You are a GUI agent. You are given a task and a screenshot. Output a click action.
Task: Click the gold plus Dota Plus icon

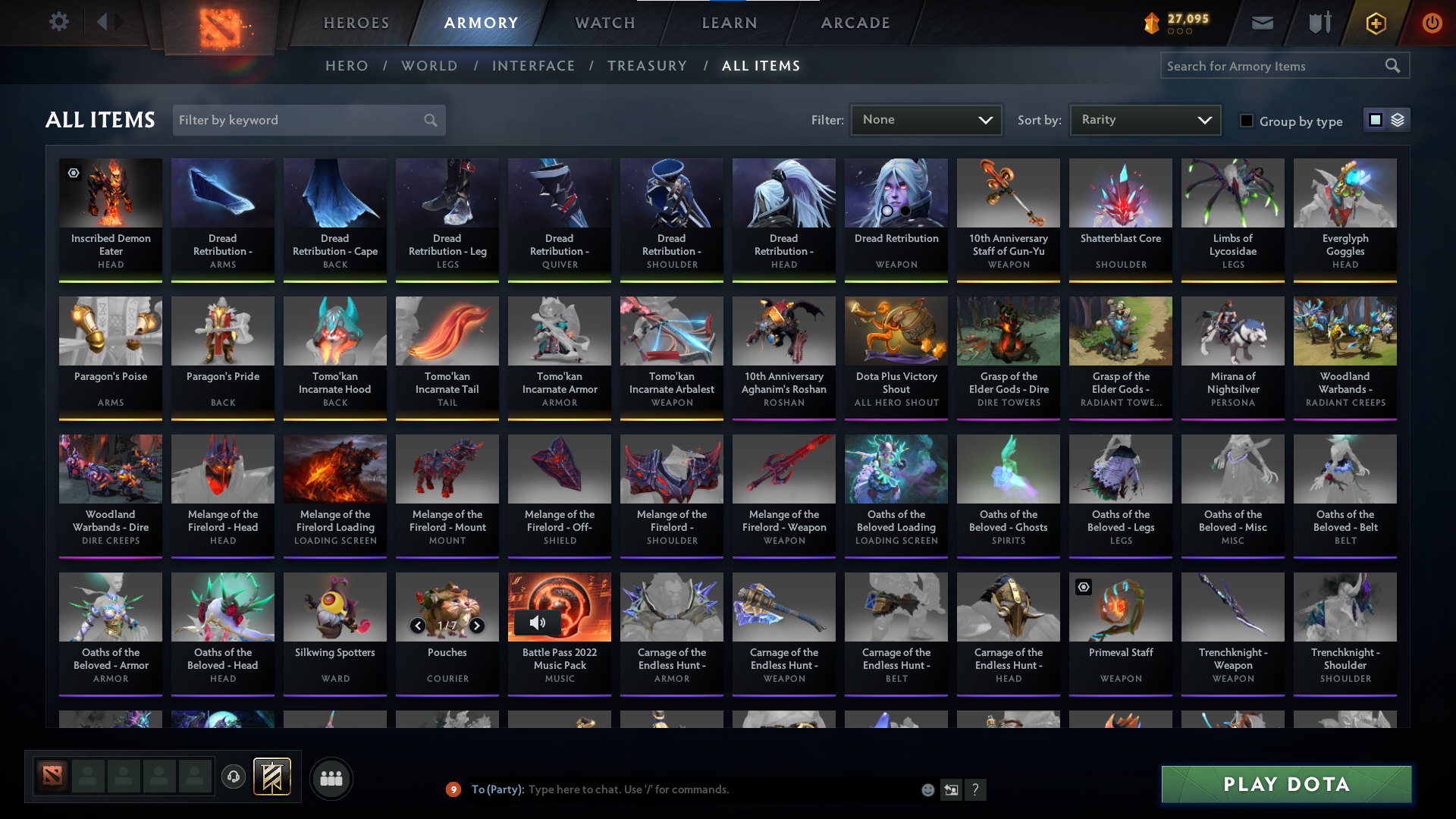coord(1375,23)
